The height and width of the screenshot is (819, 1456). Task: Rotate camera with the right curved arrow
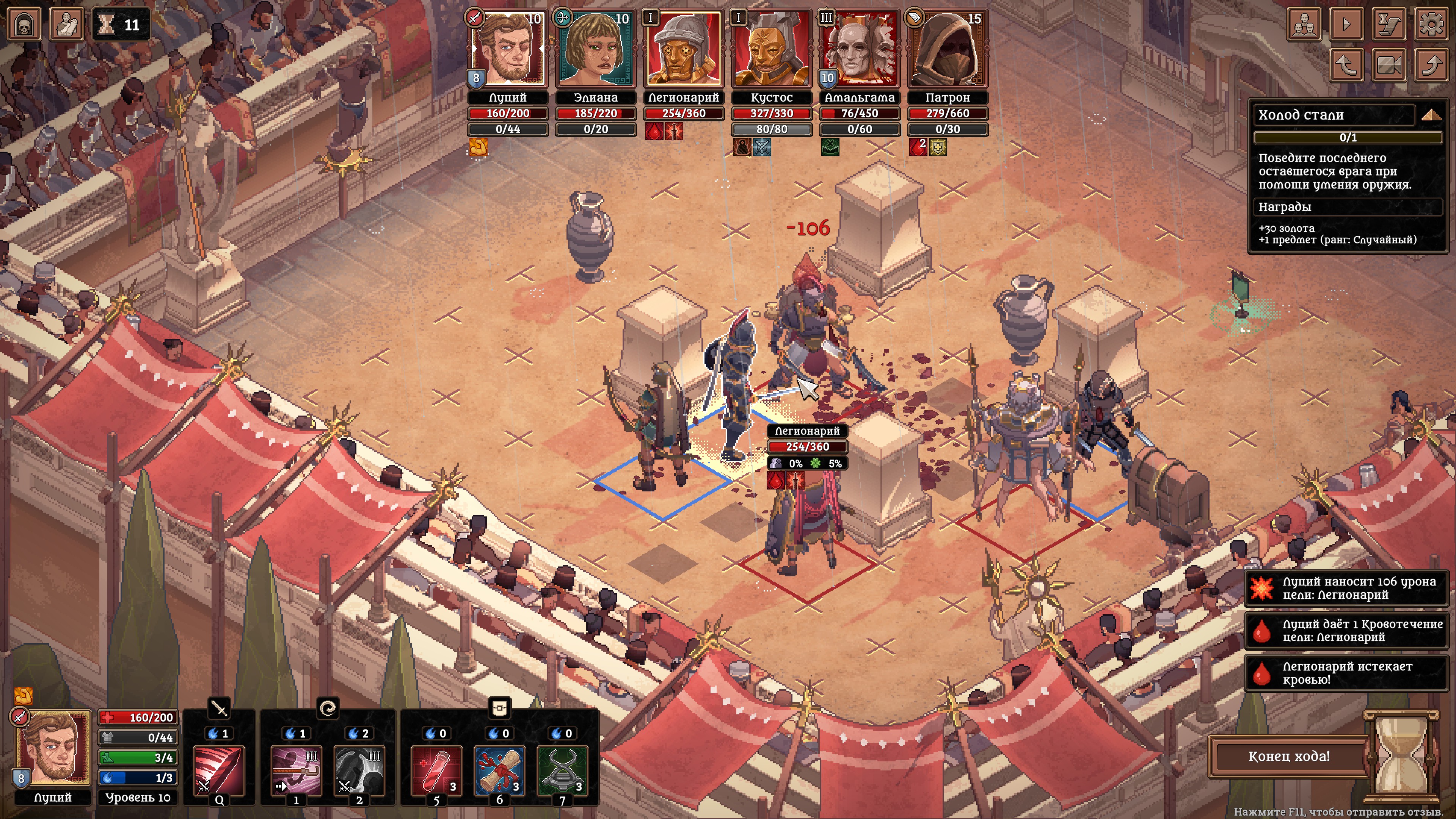(x=1431, y=64)
